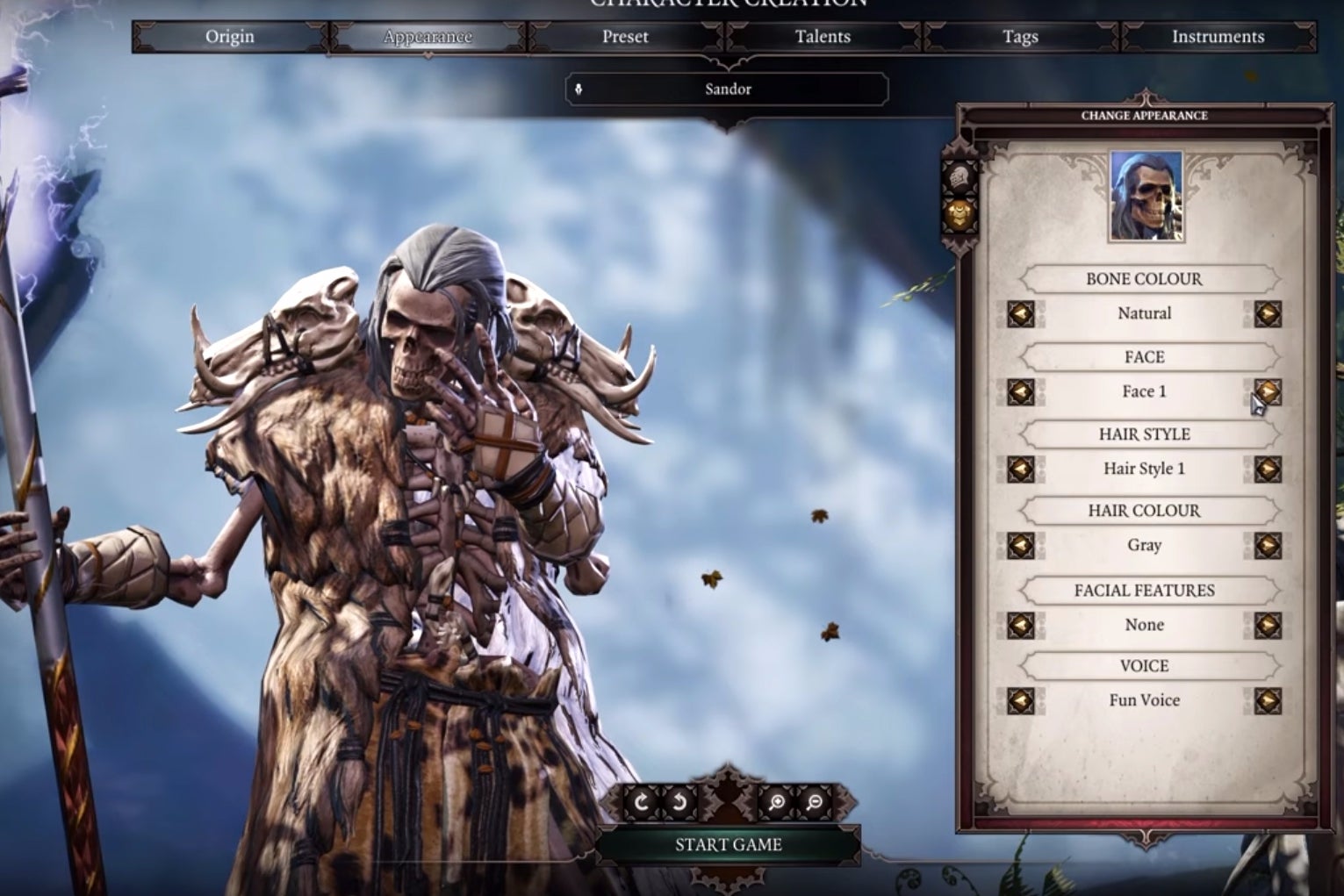Cycle to the previous Voice option

point(1021,700)
